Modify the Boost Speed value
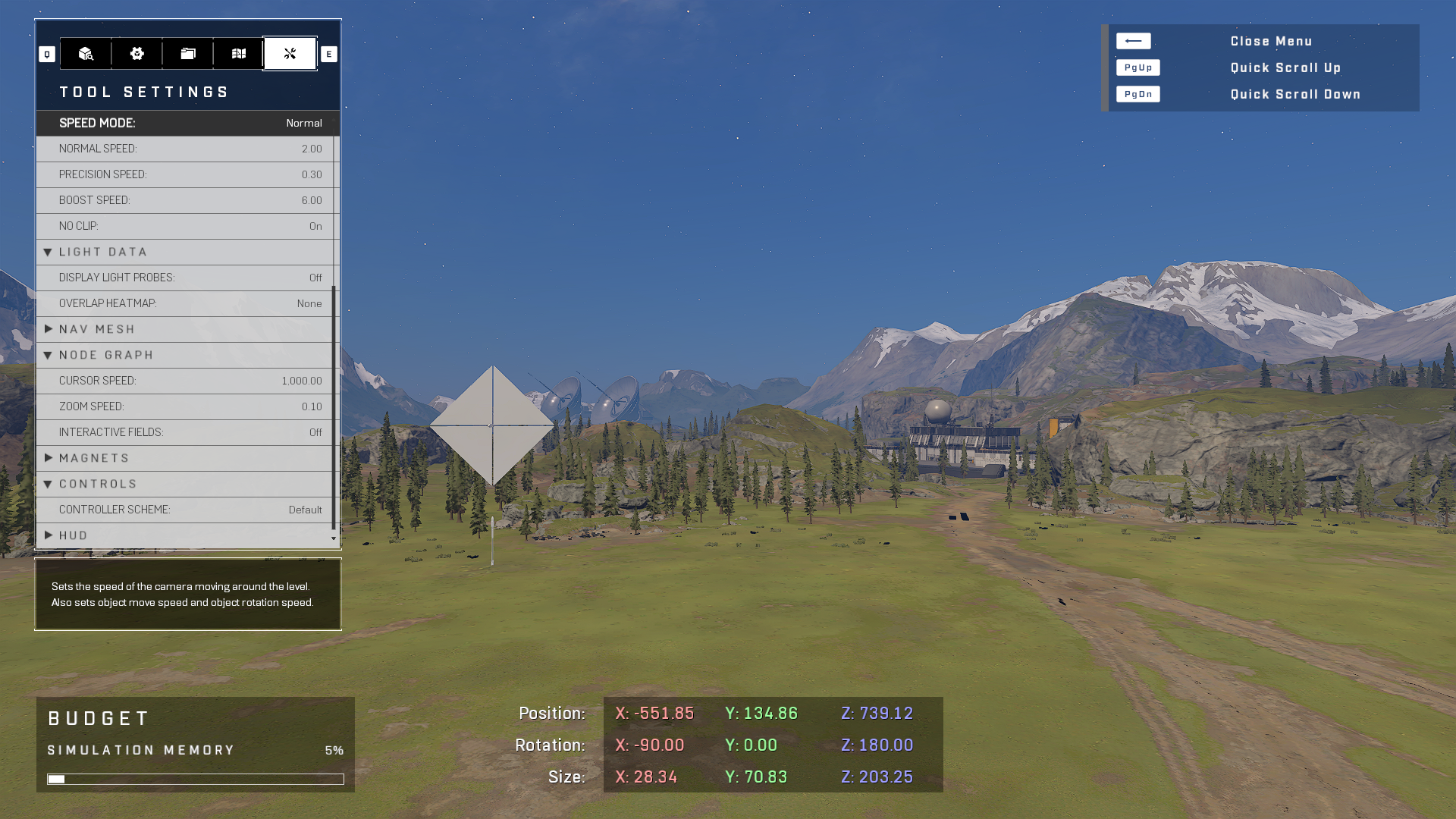 pyautogui.click(x=186, y=200)
